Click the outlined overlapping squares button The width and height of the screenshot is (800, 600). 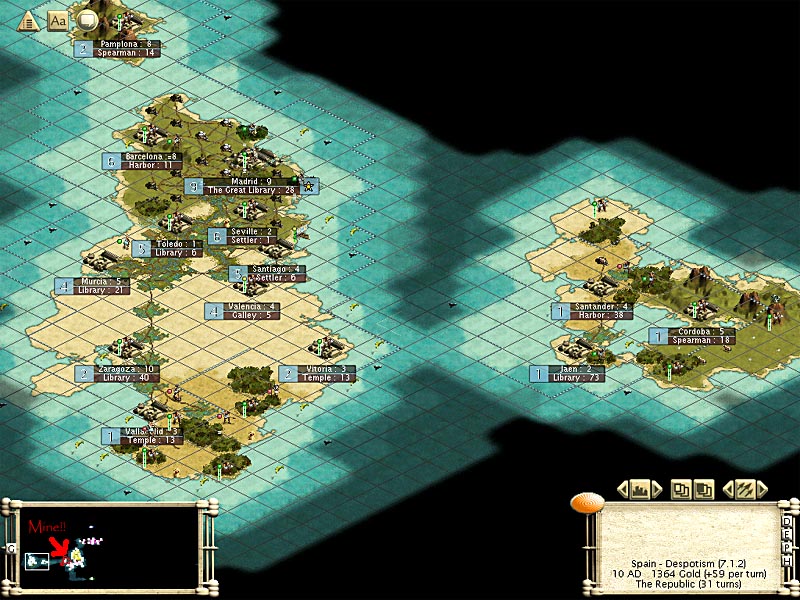click(x=681, y=489)
